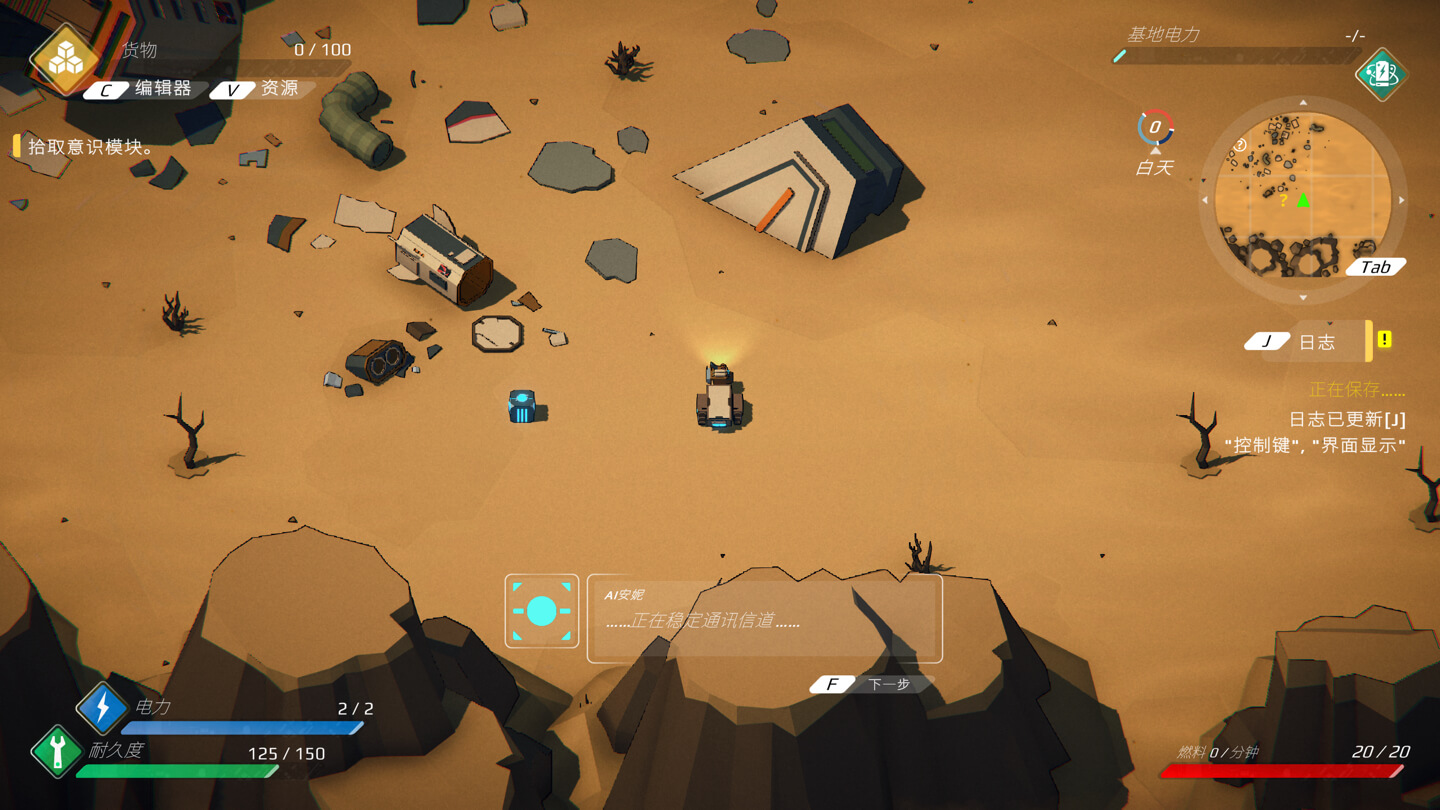Screen dimensions: 1440x810
Task: Advance dialogue with 下一步 button
Action: pos(872,684)
